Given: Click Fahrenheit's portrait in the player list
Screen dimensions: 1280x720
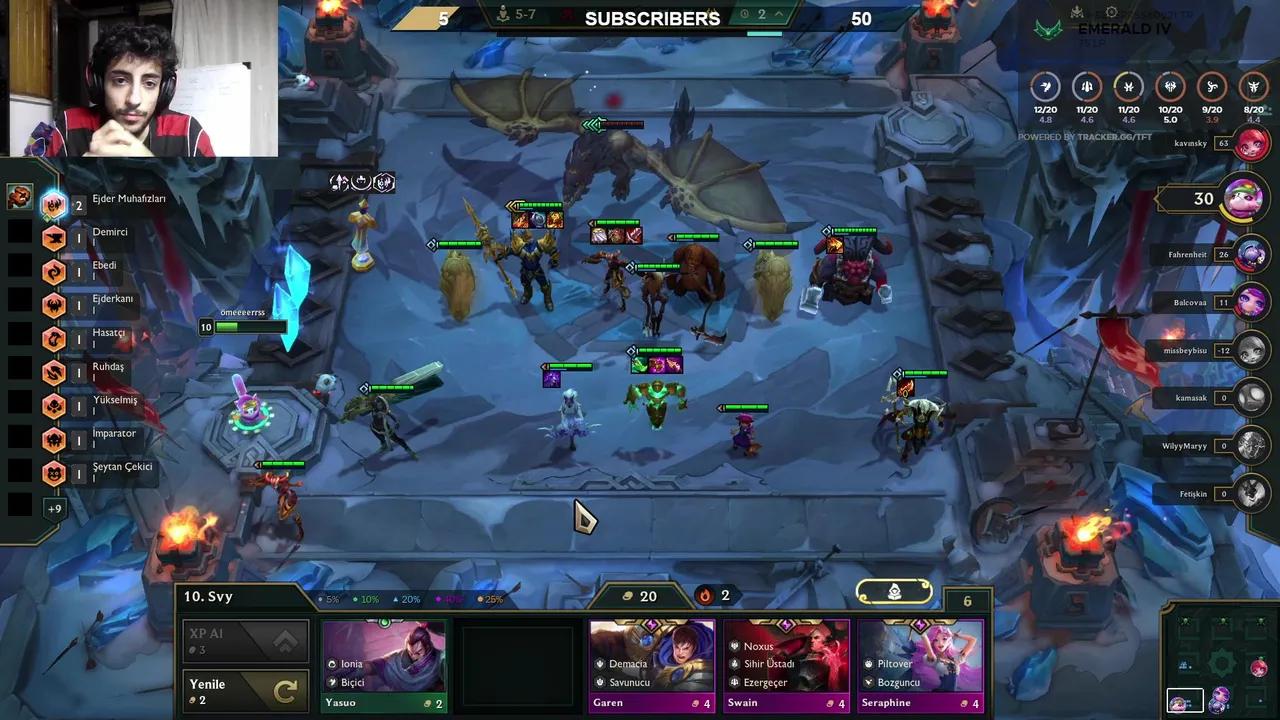Looking at the screenshot, I should pyautogui.click(x=1251, y=255).
